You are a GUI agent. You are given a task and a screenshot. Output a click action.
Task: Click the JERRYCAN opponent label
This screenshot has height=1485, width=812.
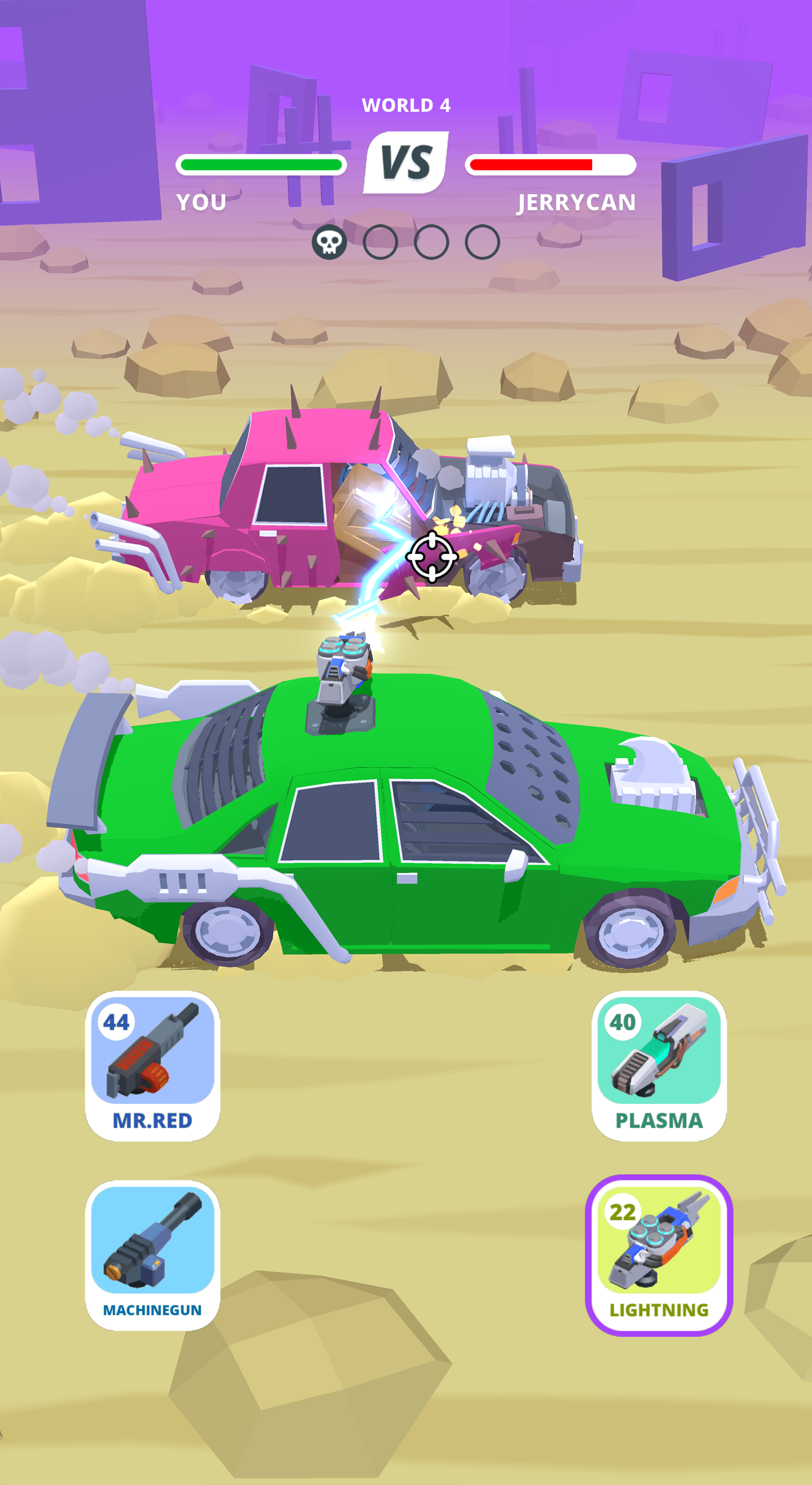[577, 202]
